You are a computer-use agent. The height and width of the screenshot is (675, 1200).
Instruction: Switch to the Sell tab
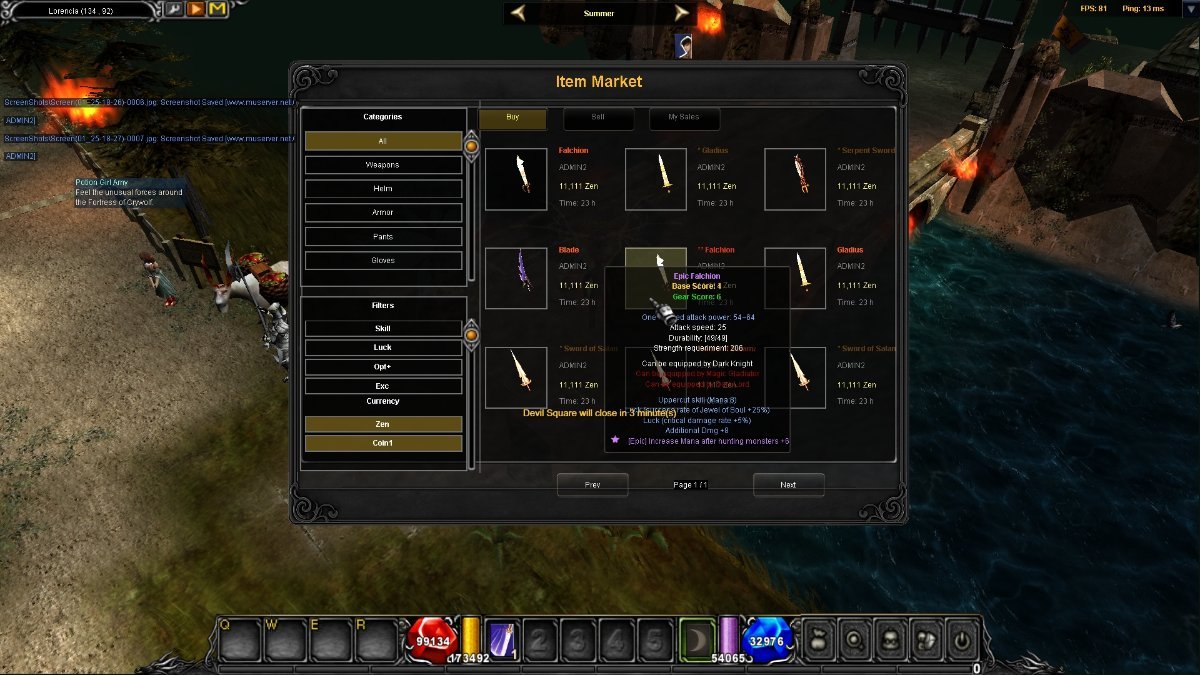click(598, 118)
